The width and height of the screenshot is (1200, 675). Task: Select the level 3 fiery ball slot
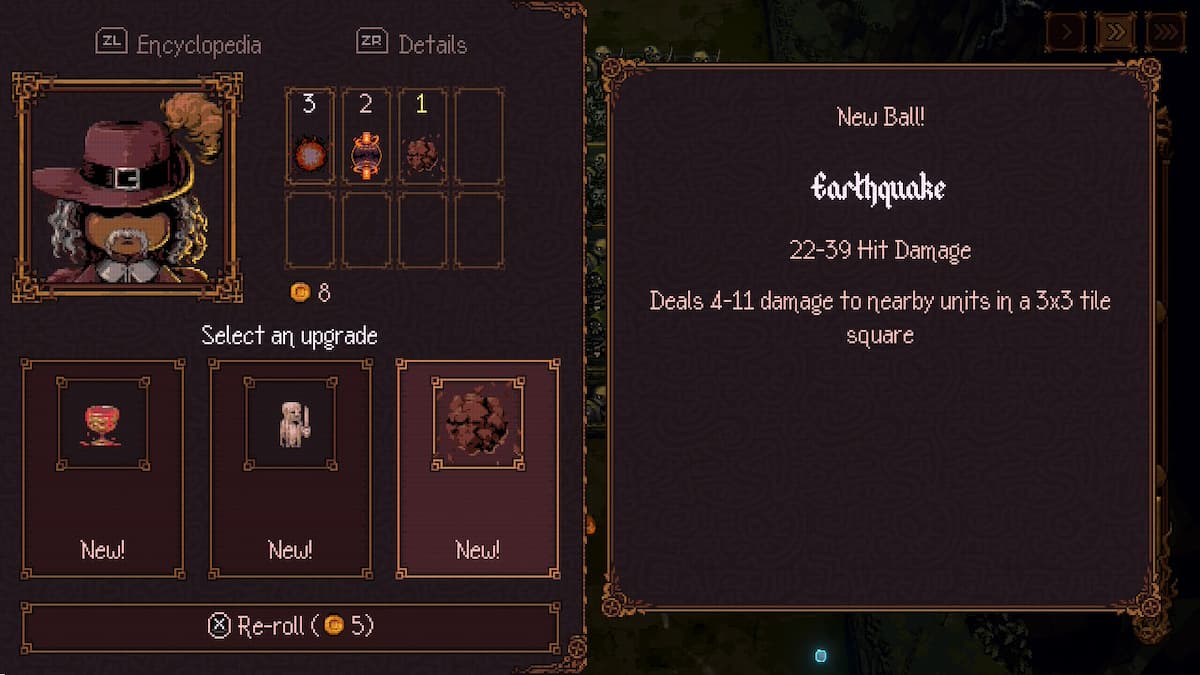pyautogui.click(x=309, y=137)
